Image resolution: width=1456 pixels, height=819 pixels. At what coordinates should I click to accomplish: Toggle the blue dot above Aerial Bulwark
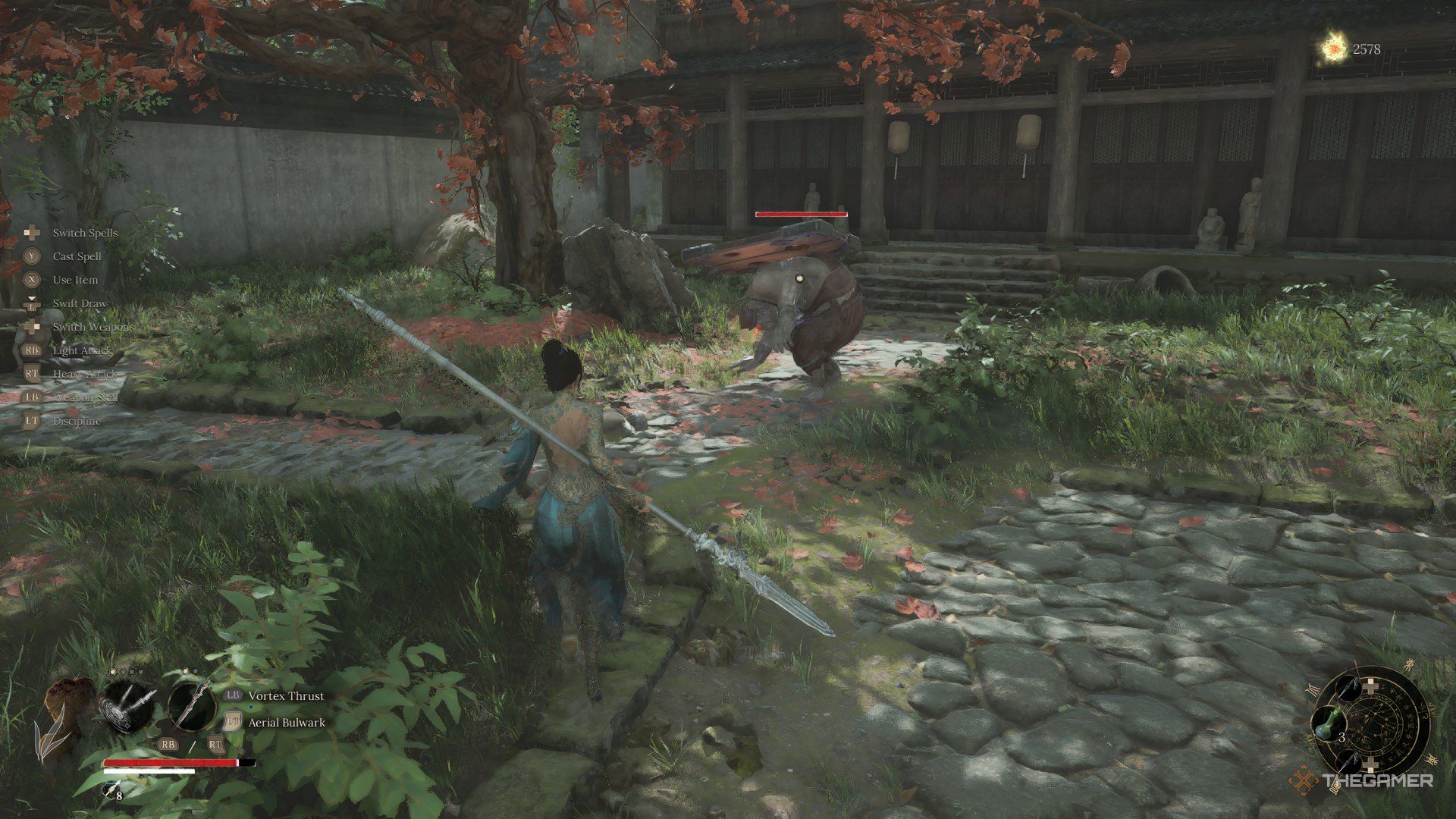pyautogui.click(x=250, y=708)
